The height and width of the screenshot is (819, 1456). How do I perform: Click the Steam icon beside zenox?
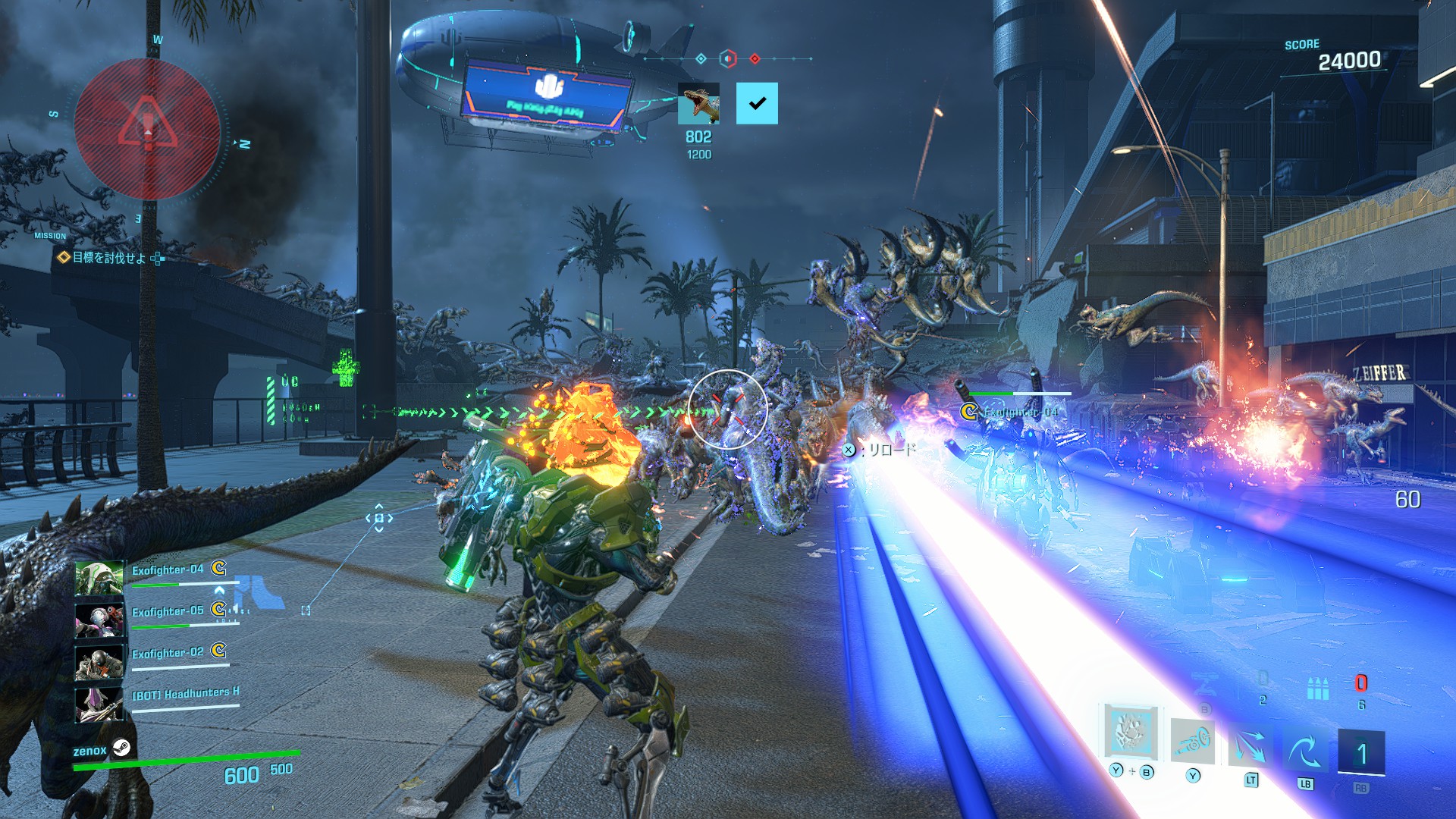[x=121, y=748]
